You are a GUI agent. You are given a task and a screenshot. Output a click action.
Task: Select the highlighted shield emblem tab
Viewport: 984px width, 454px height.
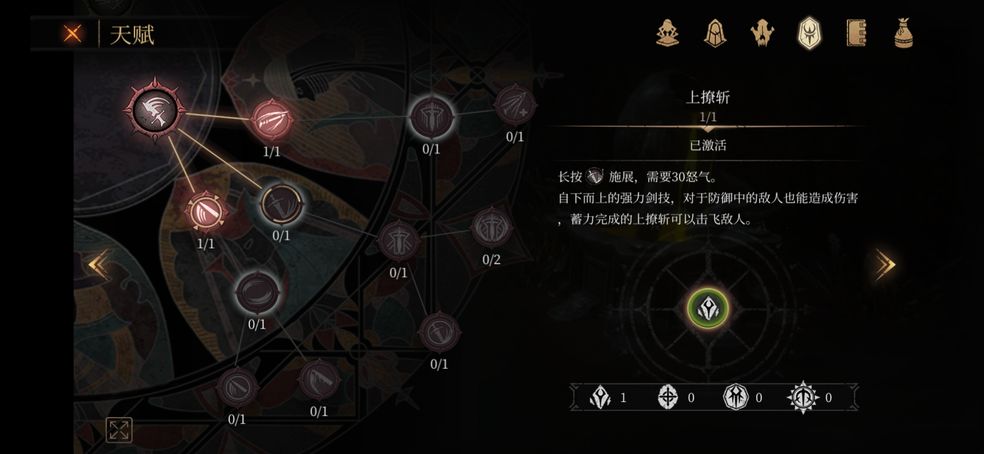coord(808,33)
